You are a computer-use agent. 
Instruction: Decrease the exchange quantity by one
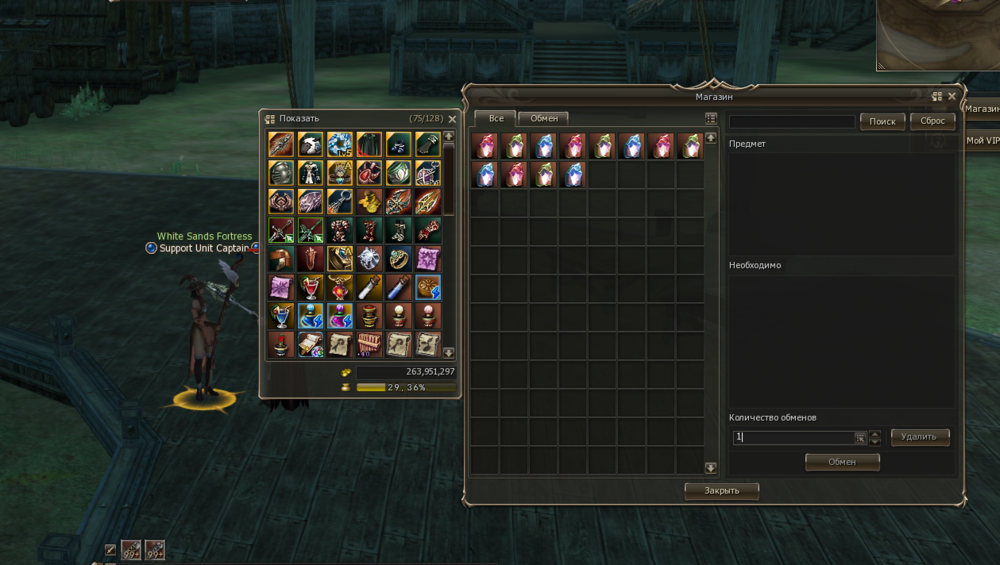tap(875, 441)
